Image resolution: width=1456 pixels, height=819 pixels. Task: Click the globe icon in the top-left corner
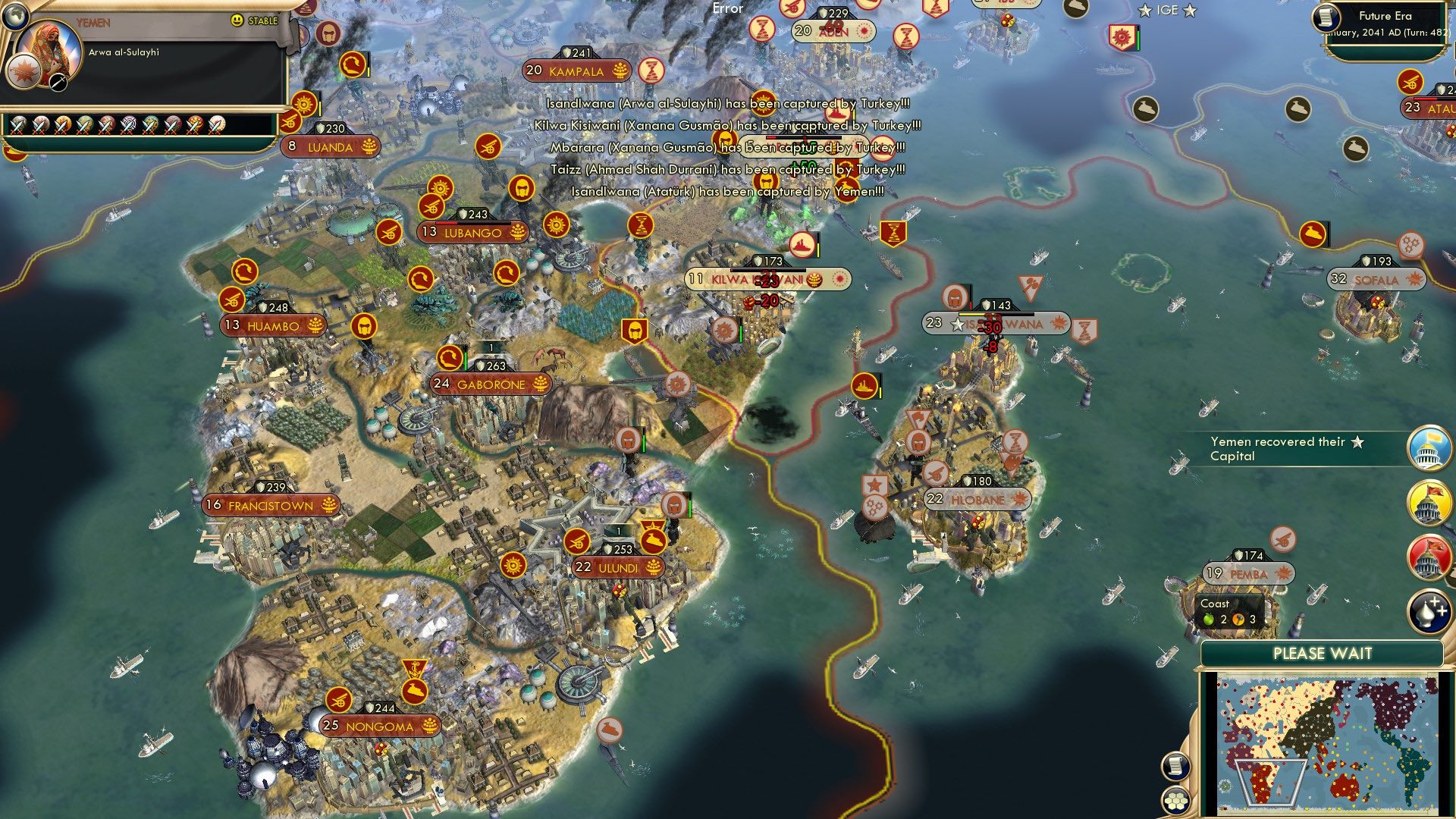17,17
